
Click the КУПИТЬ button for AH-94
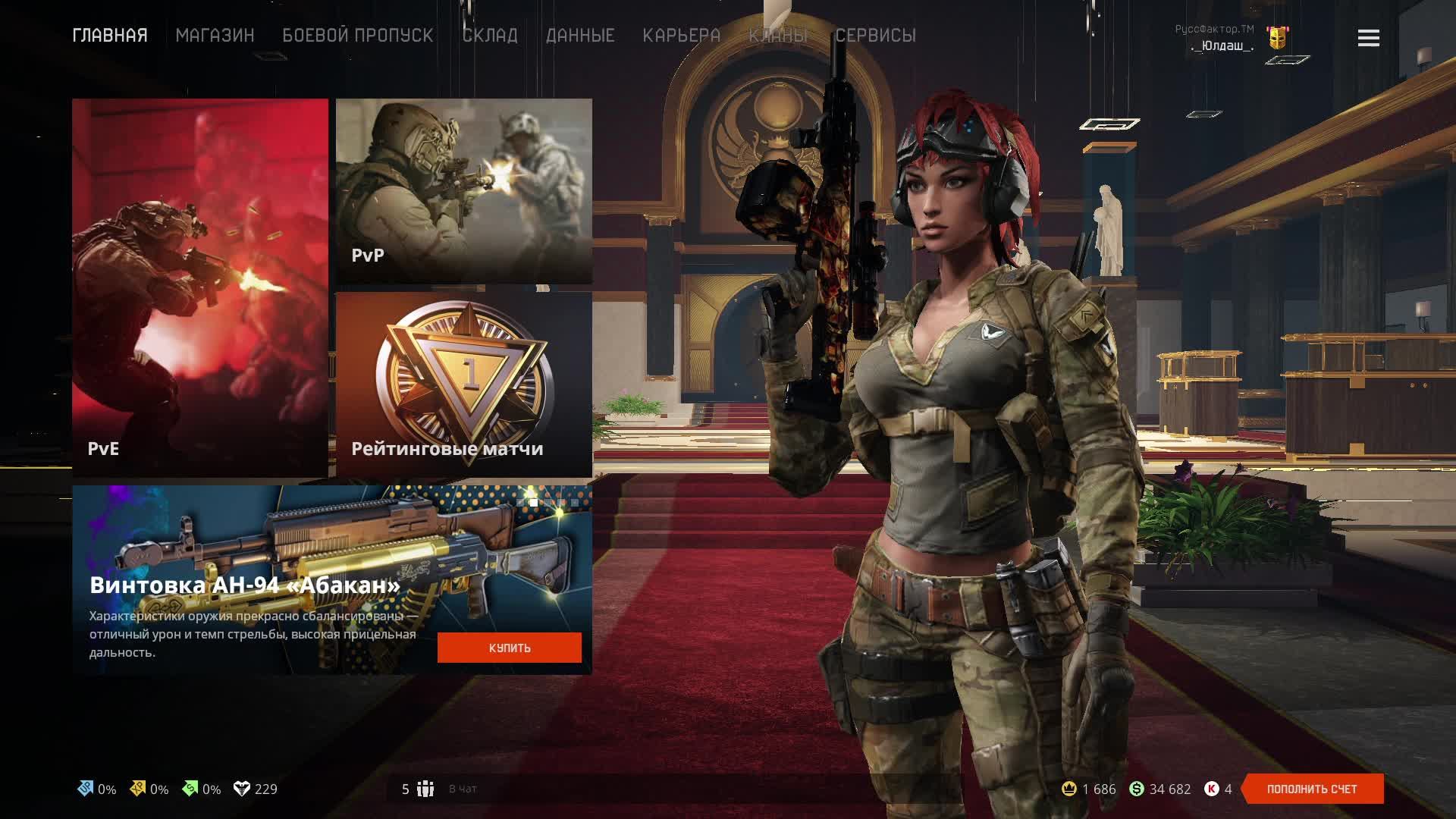[509, 648]
